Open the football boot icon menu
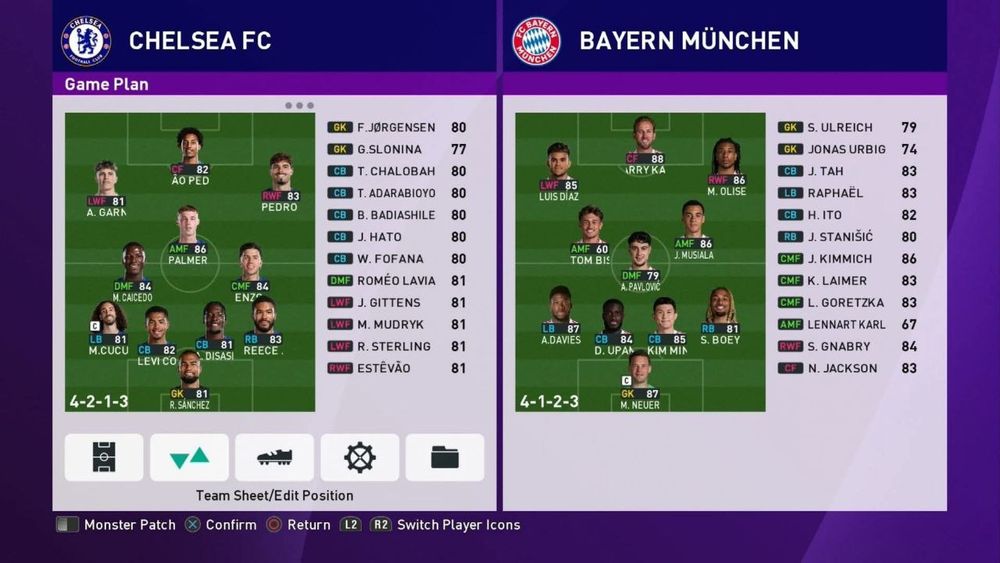This screenshot has width=1000, height=563. click(x=274, y=457)
